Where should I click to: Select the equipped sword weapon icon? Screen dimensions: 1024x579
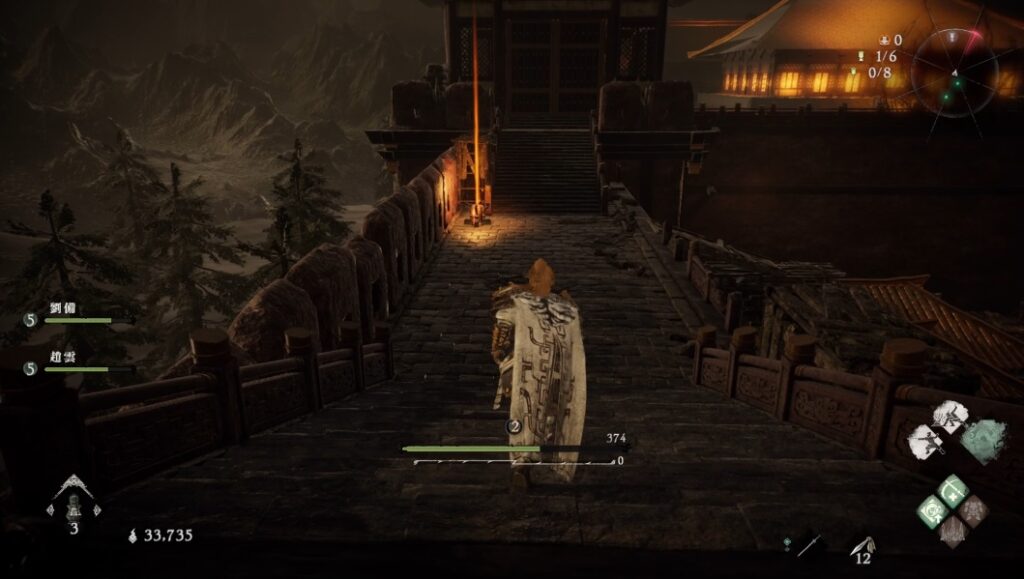pos(810,546)
